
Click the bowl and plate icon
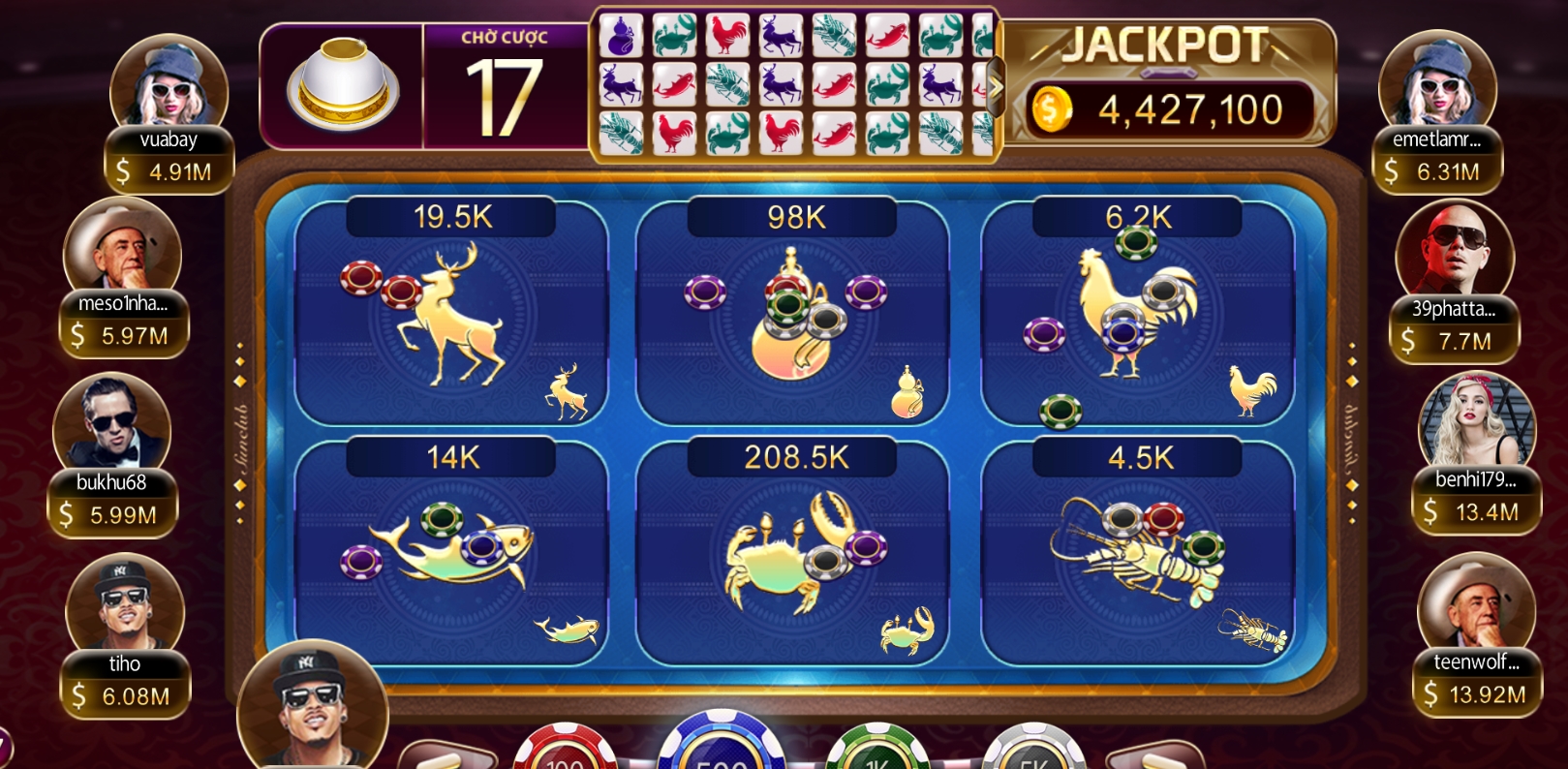pos(342,86)
